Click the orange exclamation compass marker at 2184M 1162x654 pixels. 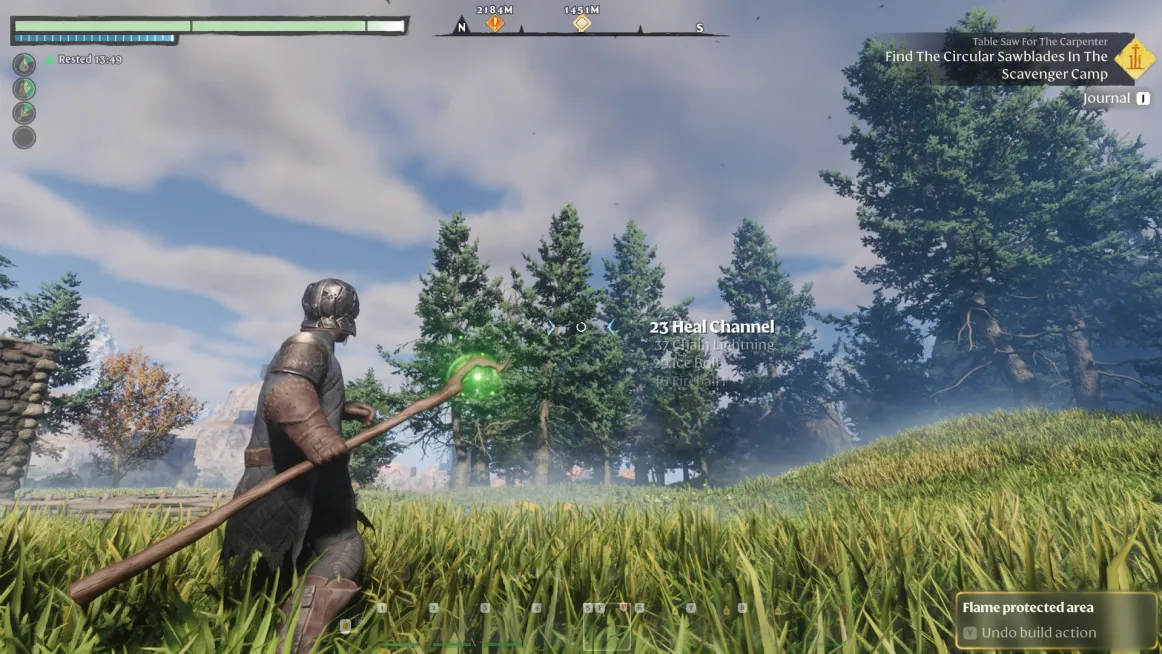(495, 23)
